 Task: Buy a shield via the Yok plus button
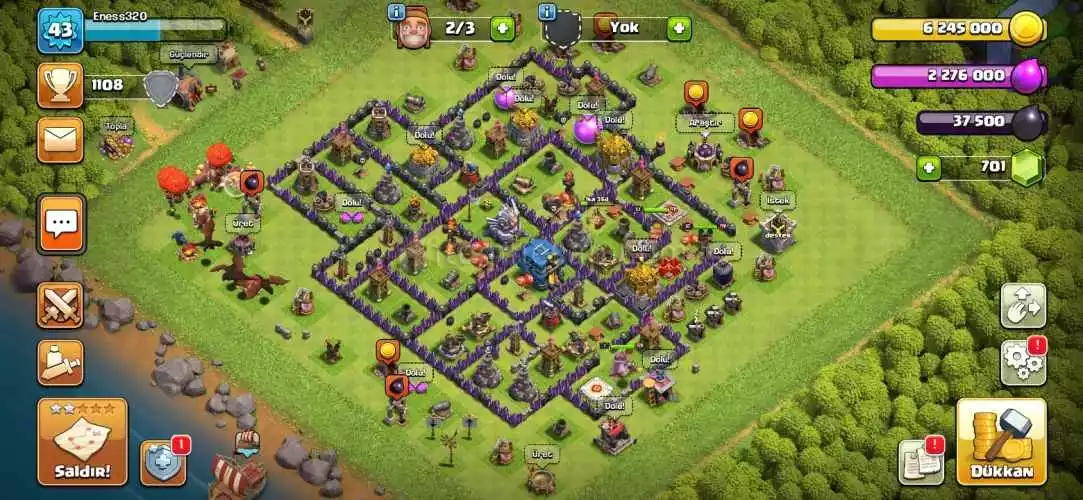[680, 28]
